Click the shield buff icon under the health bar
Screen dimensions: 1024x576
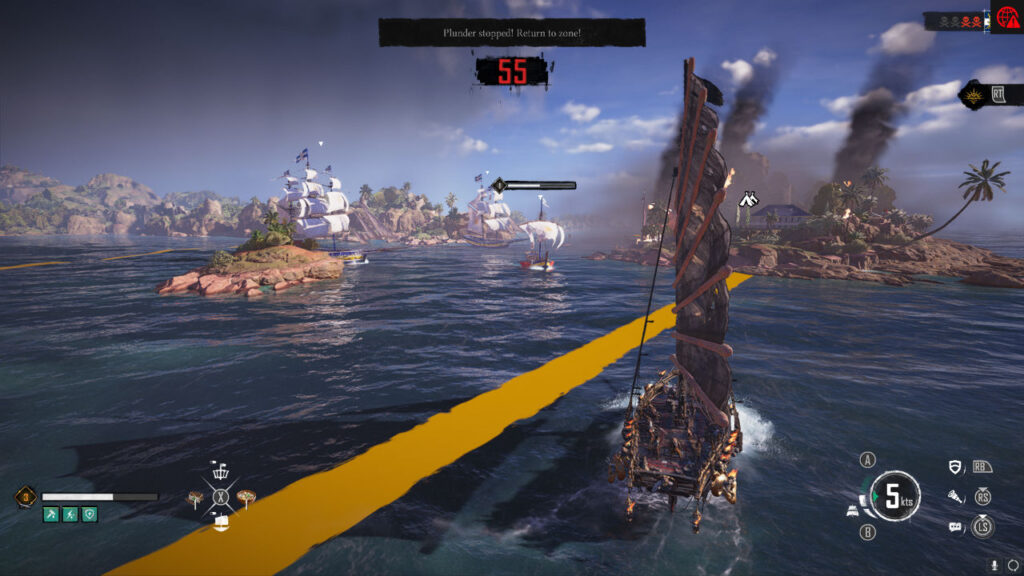pos(90,514)
